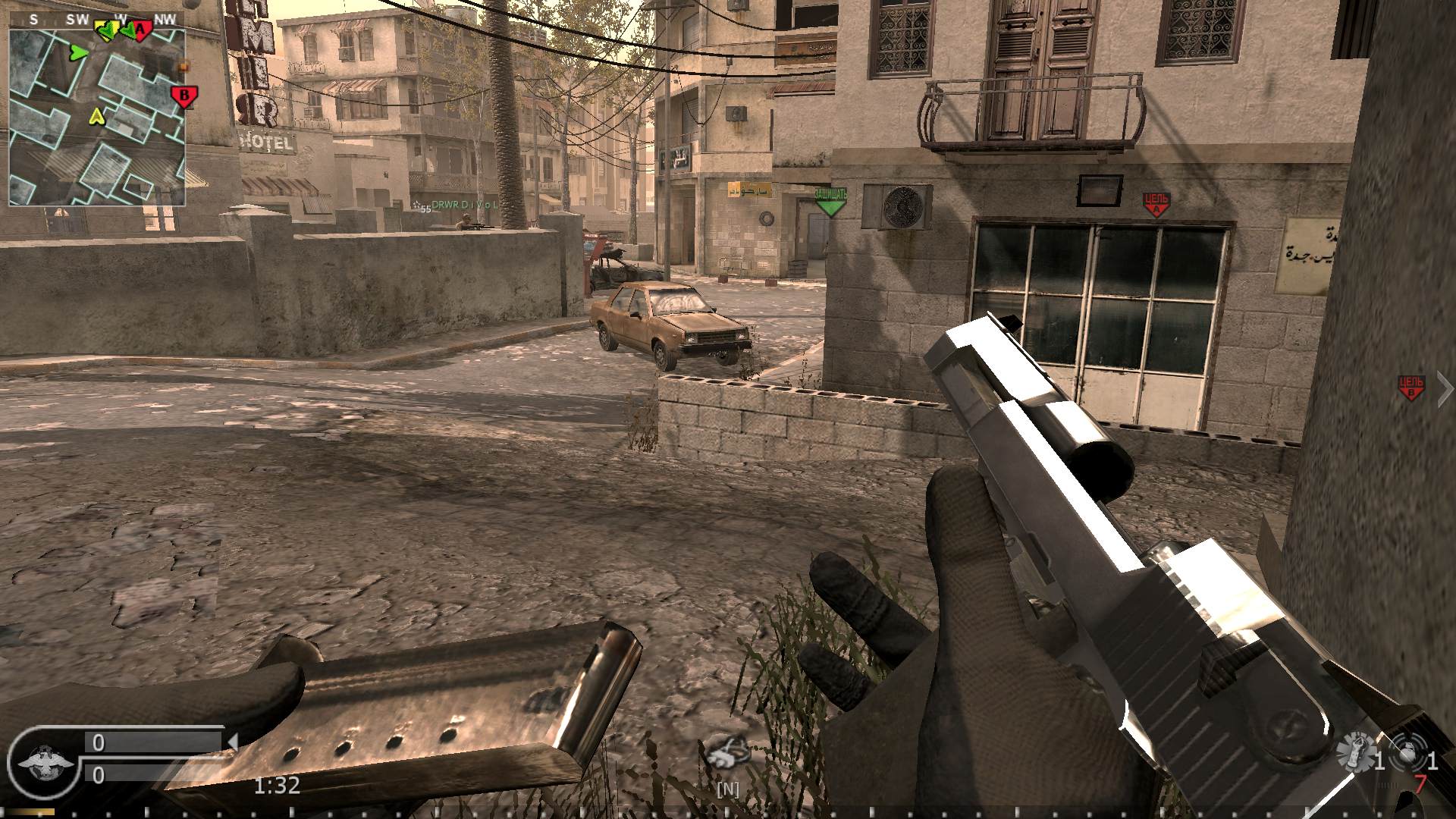1456x819 pixels.
Task: Select the frag grenade icon in the HUD
Action: pos(1356,748)
